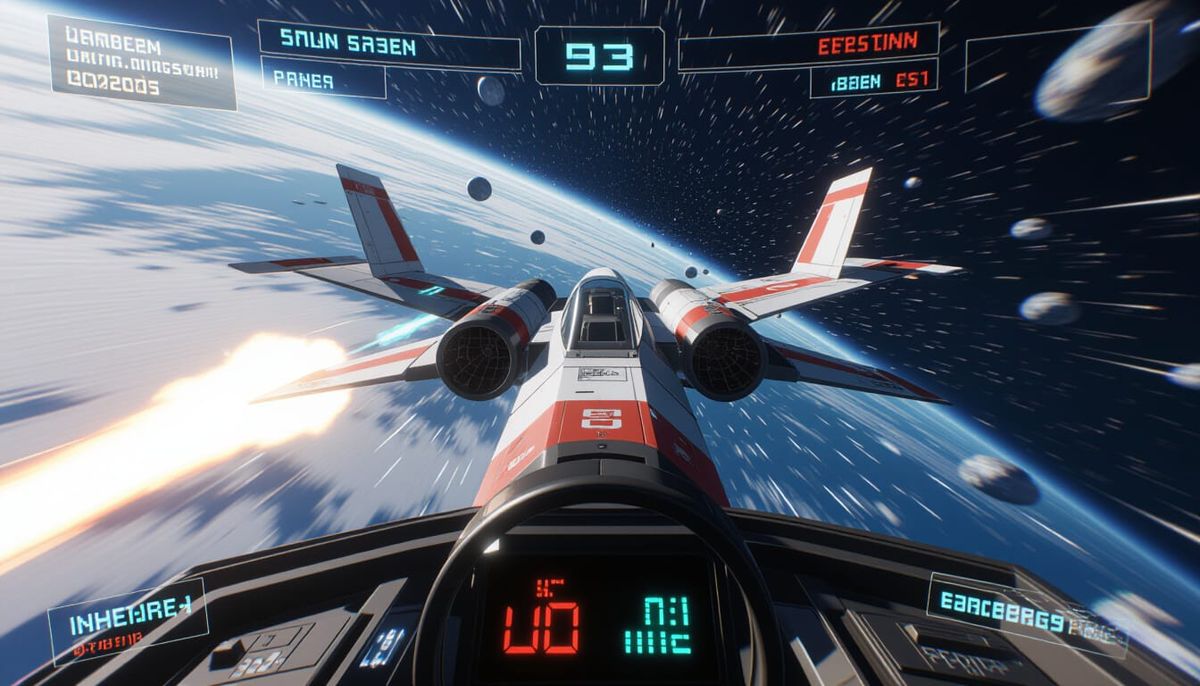Select the SNUN SABEN panel
This screenshot has height=686, width=1200.
[389, 45]
